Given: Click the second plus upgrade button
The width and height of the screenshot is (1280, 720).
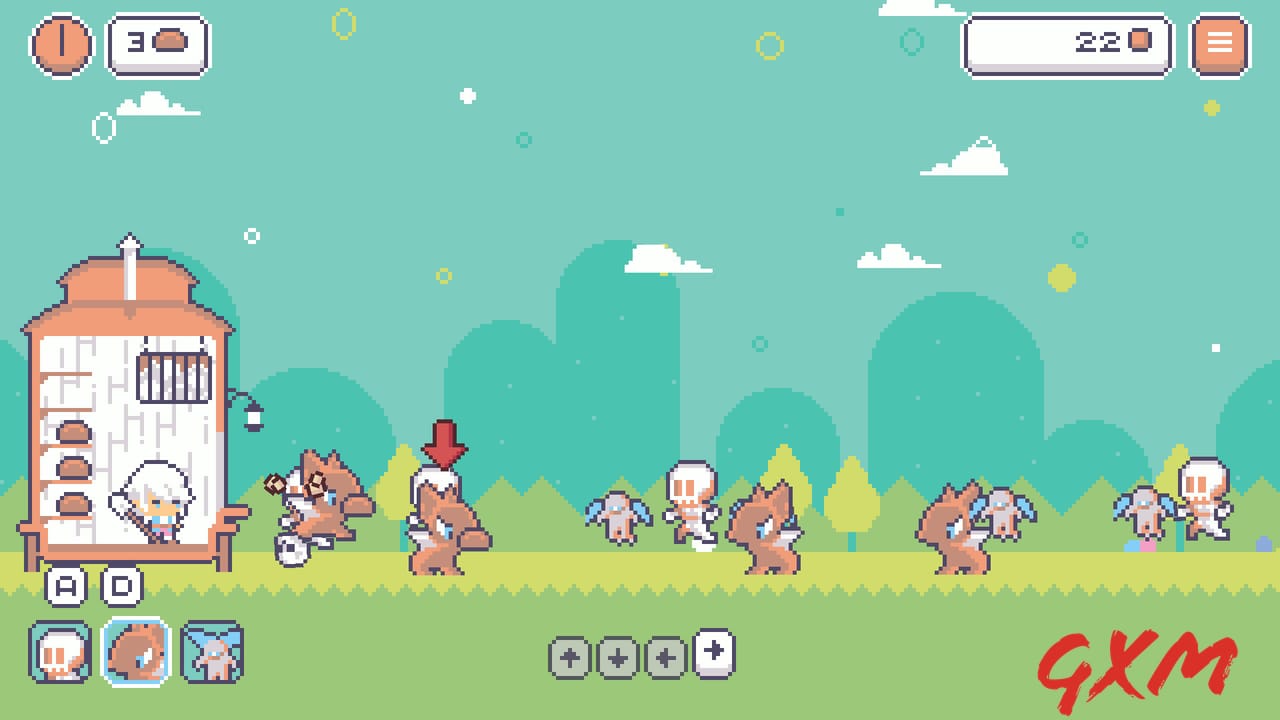Looking at the screenshot, I should [x=616, y=657].
